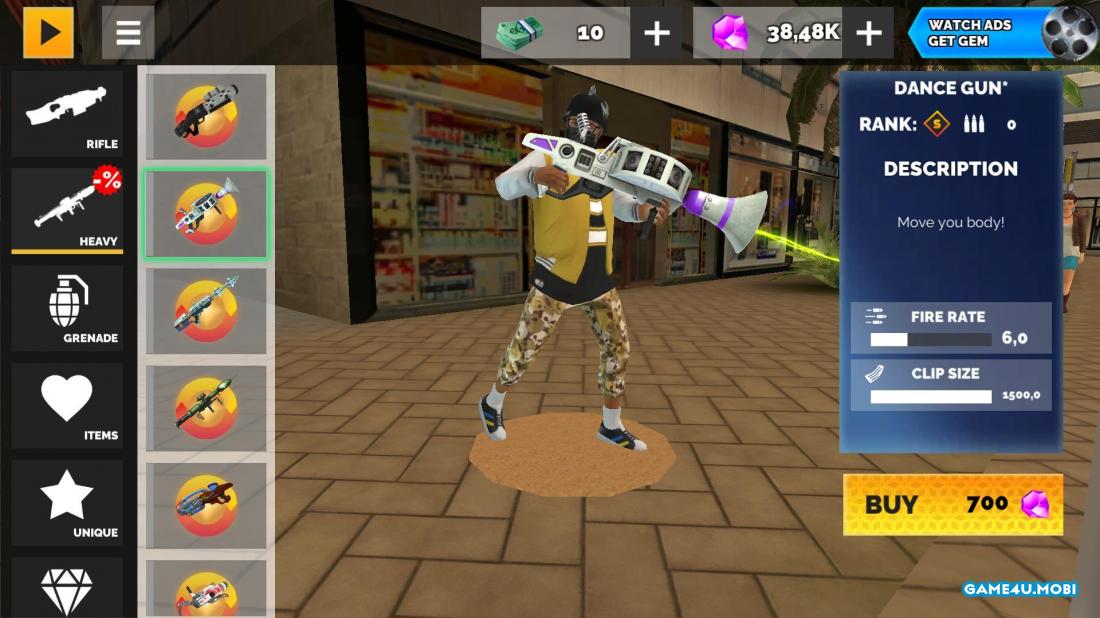Viewport: 1100px width, 618px height.
Task: Add more cash with the plus button
Action: [656, 33]
